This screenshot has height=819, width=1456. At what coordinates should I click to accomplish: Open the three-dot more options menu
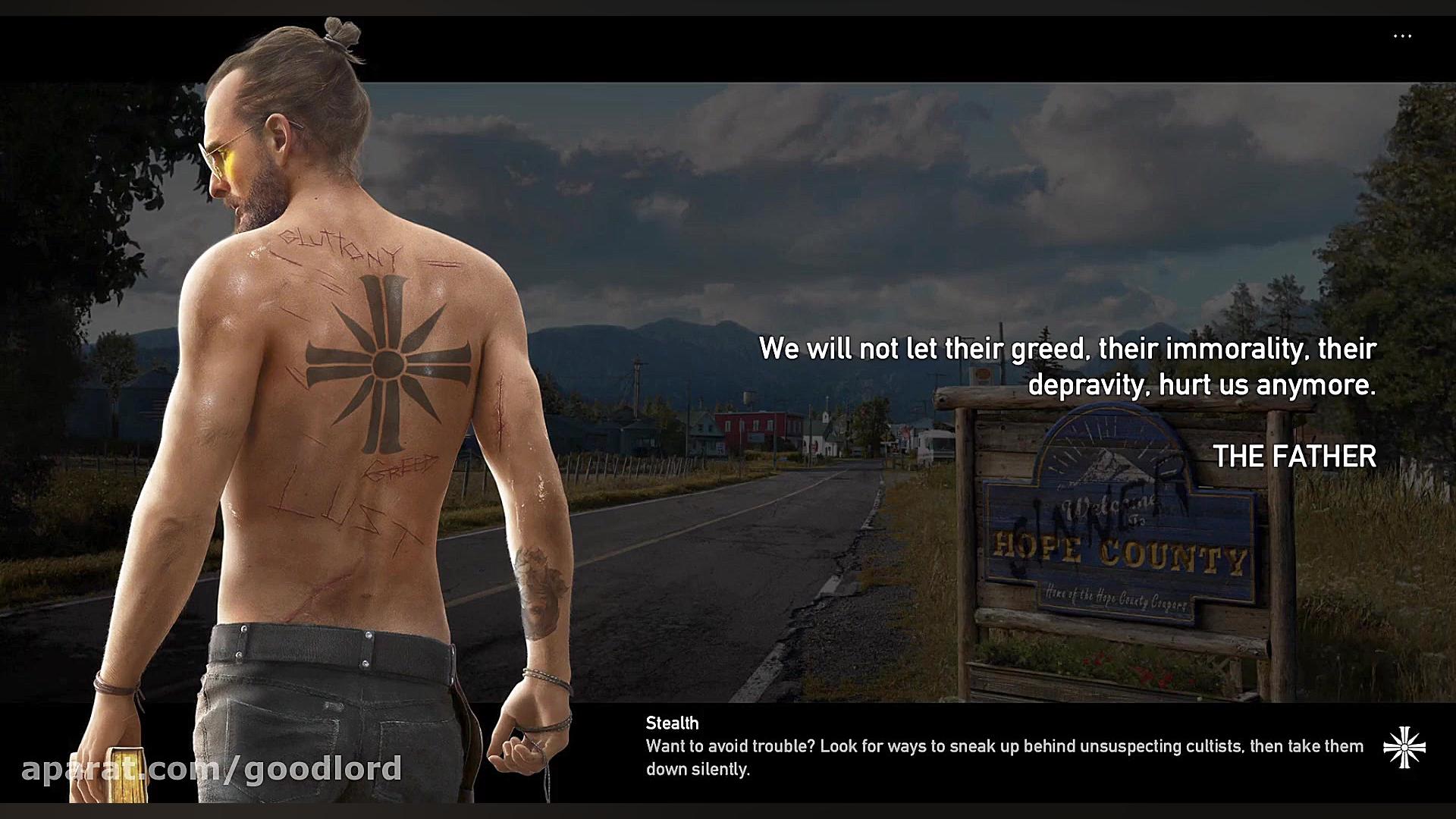point(1402,36)
